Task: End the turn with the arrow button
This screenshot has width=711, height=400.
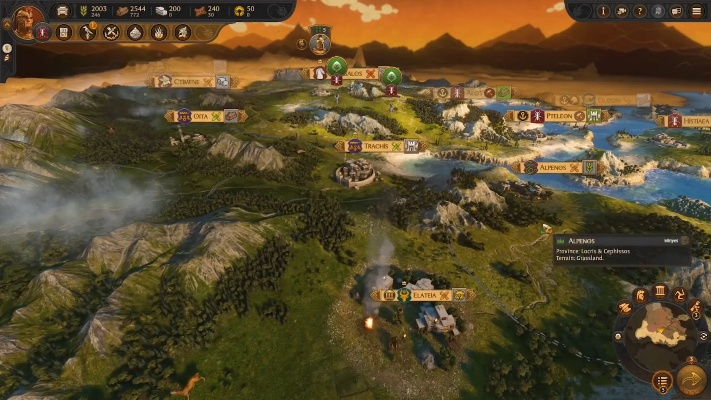Action: tap(691, 379)
